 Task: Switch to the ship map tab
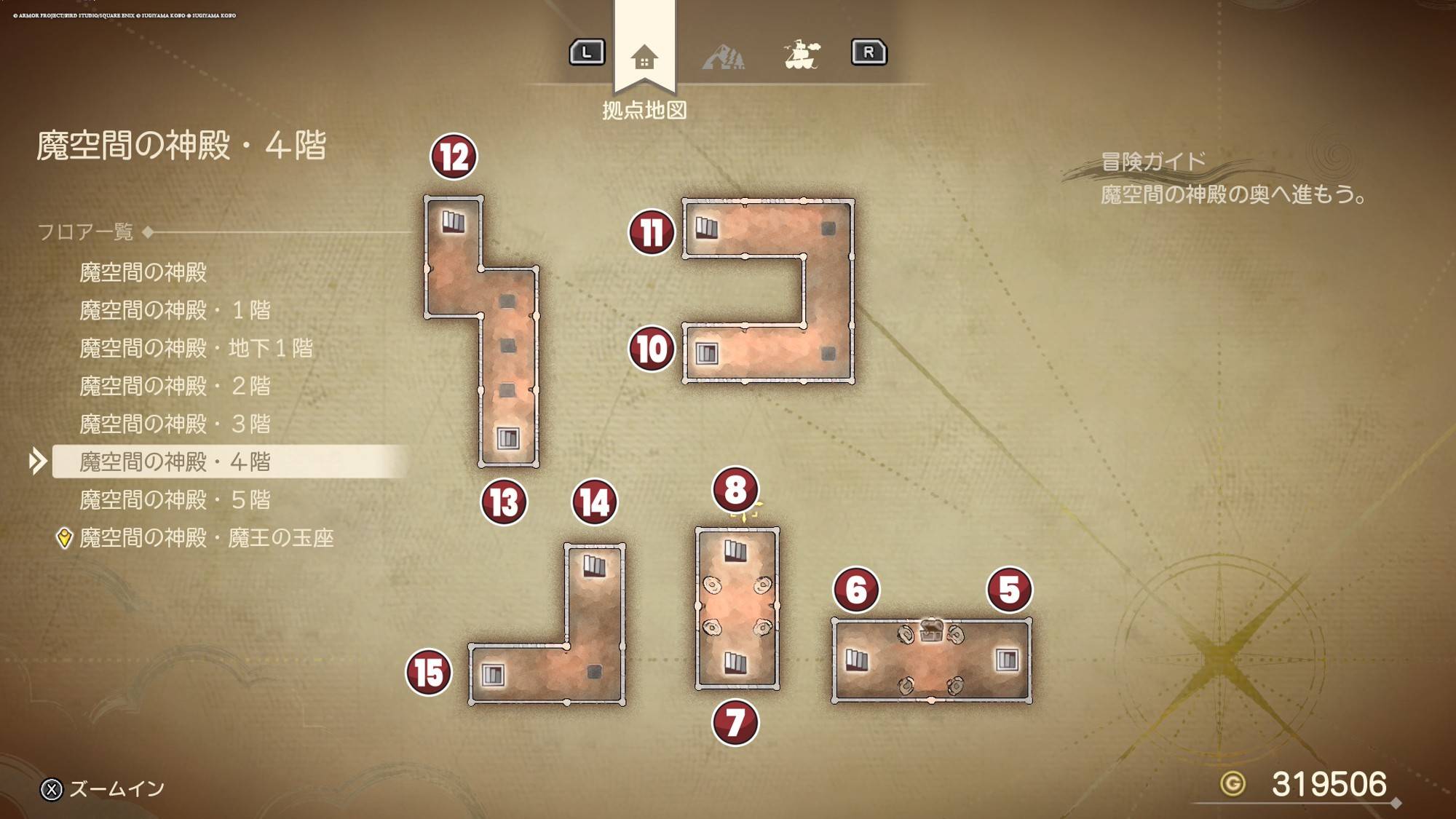[802, 55]
